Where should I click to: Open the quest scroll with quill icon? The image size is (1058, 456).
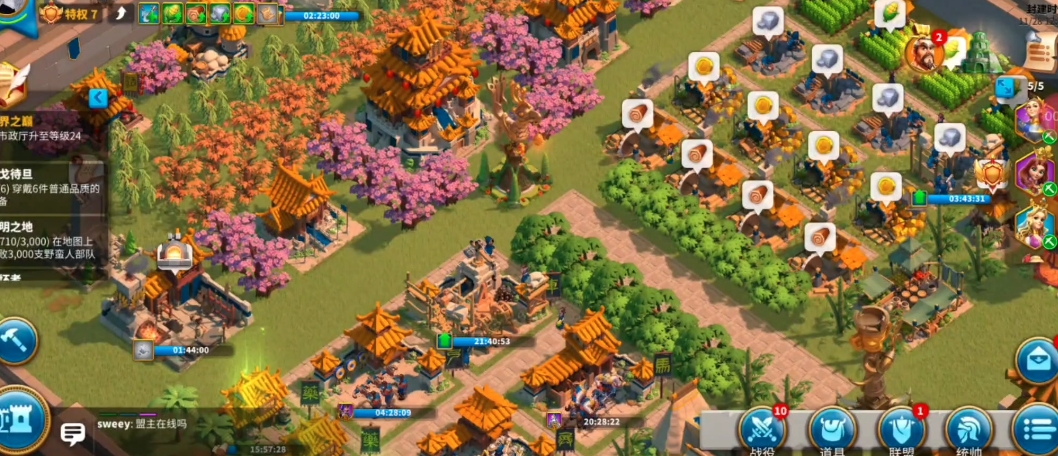tap(12, 85)
